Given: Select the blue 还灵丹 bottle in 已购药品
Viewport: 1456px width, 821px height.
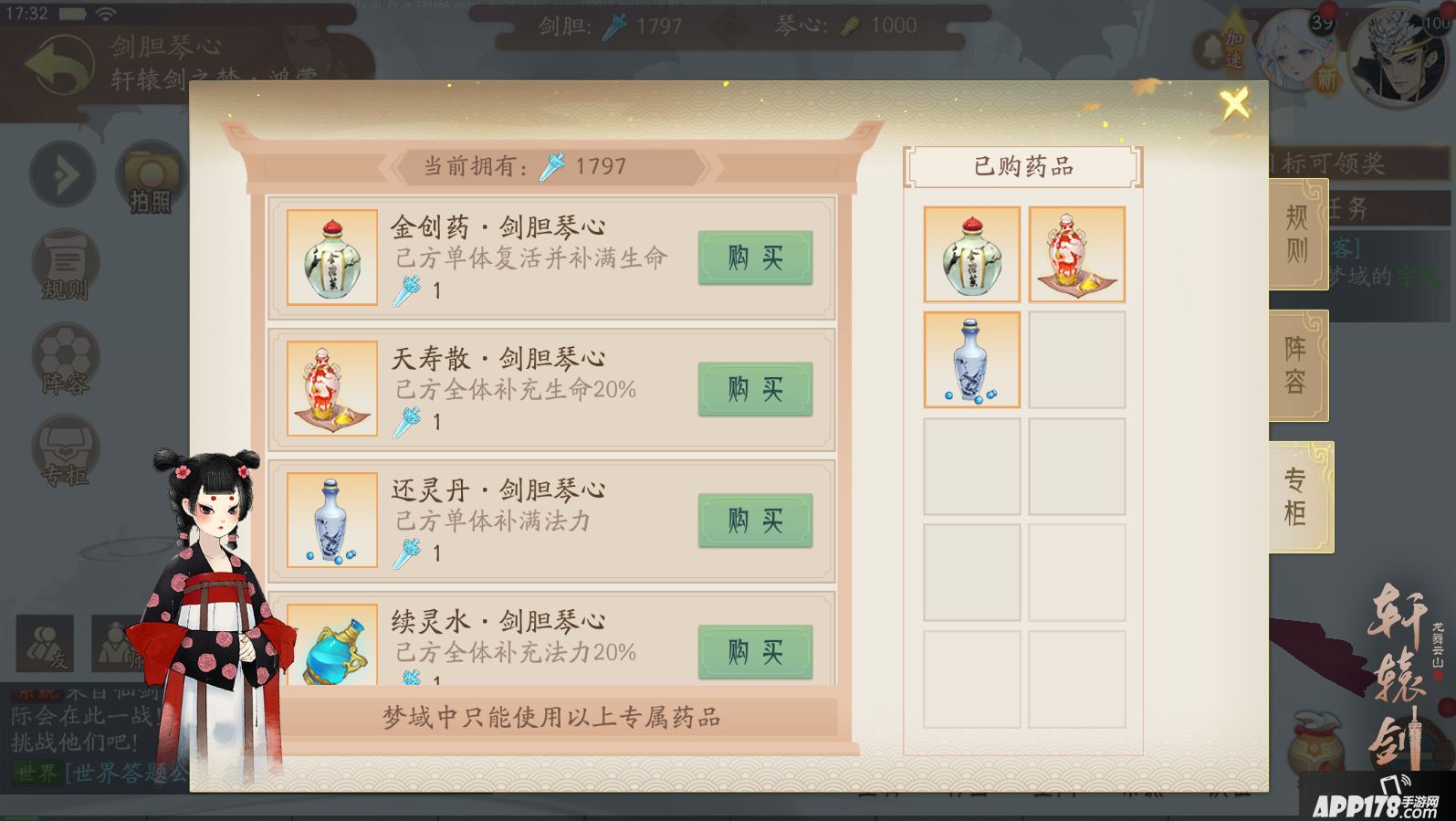Looking at the screenshot, I should pyautogui.click(x=971, y=359).
